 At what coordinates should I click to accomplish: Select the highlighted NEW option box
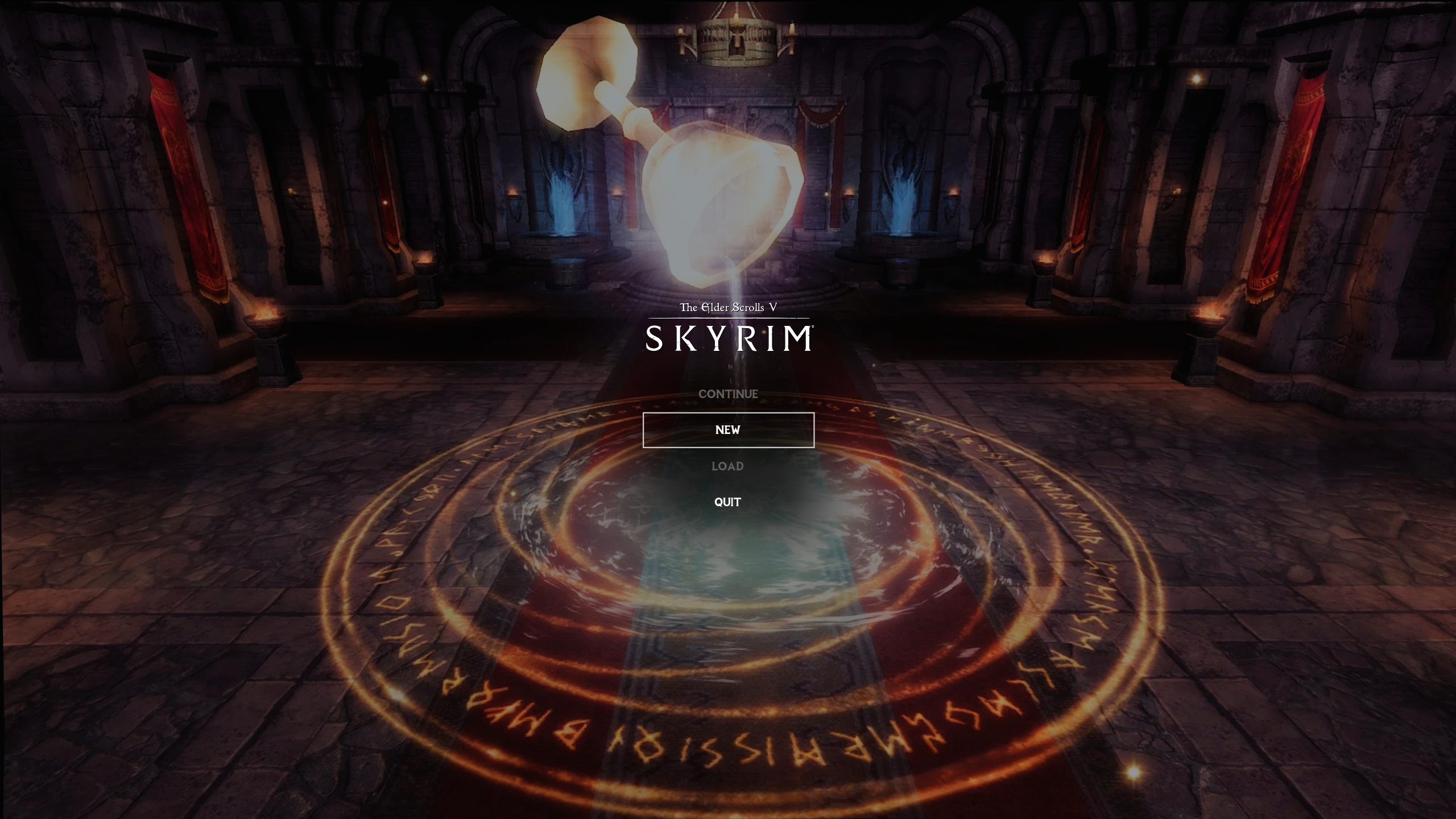728,430
